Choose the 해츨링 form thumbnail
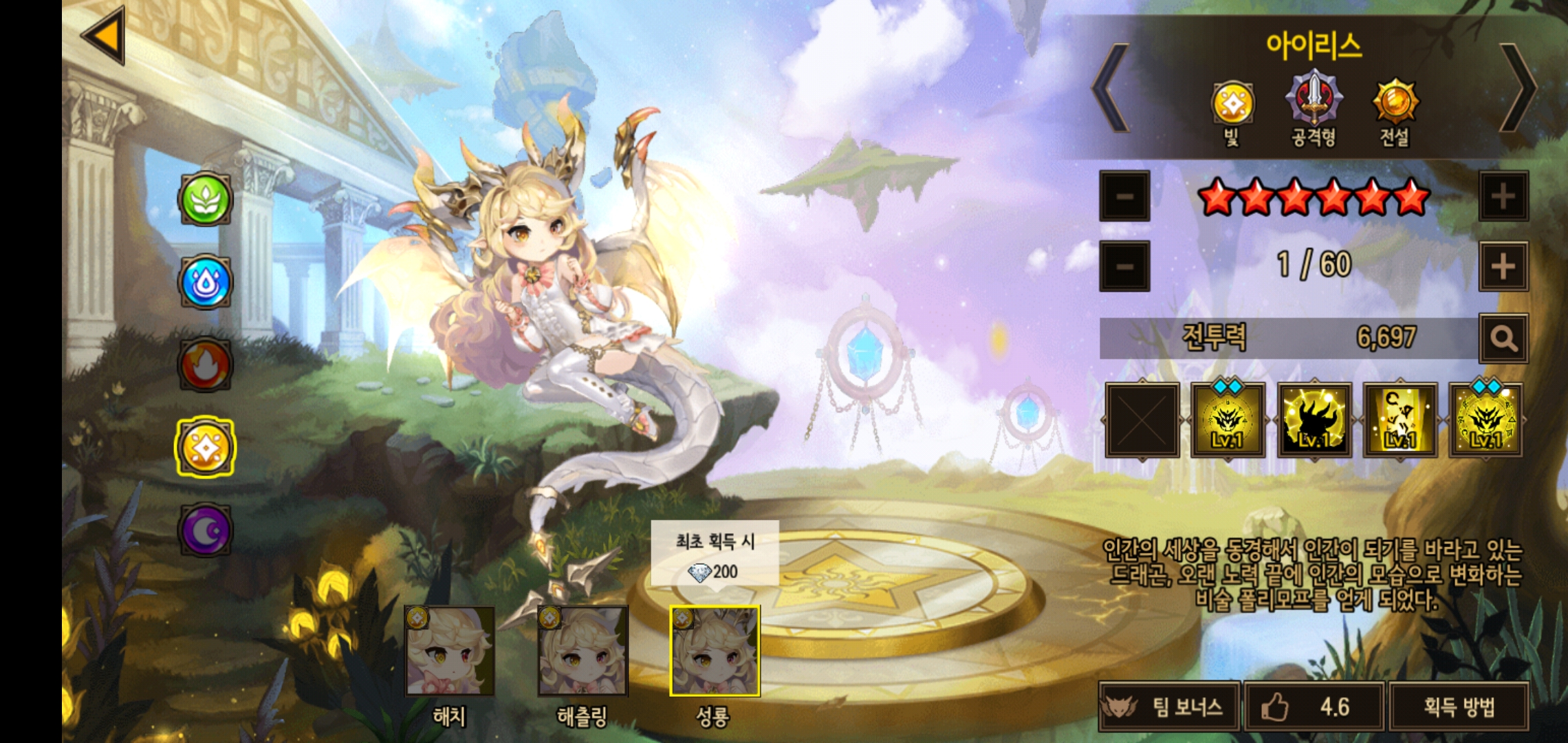1568x743 pixels. coord(582,652)
